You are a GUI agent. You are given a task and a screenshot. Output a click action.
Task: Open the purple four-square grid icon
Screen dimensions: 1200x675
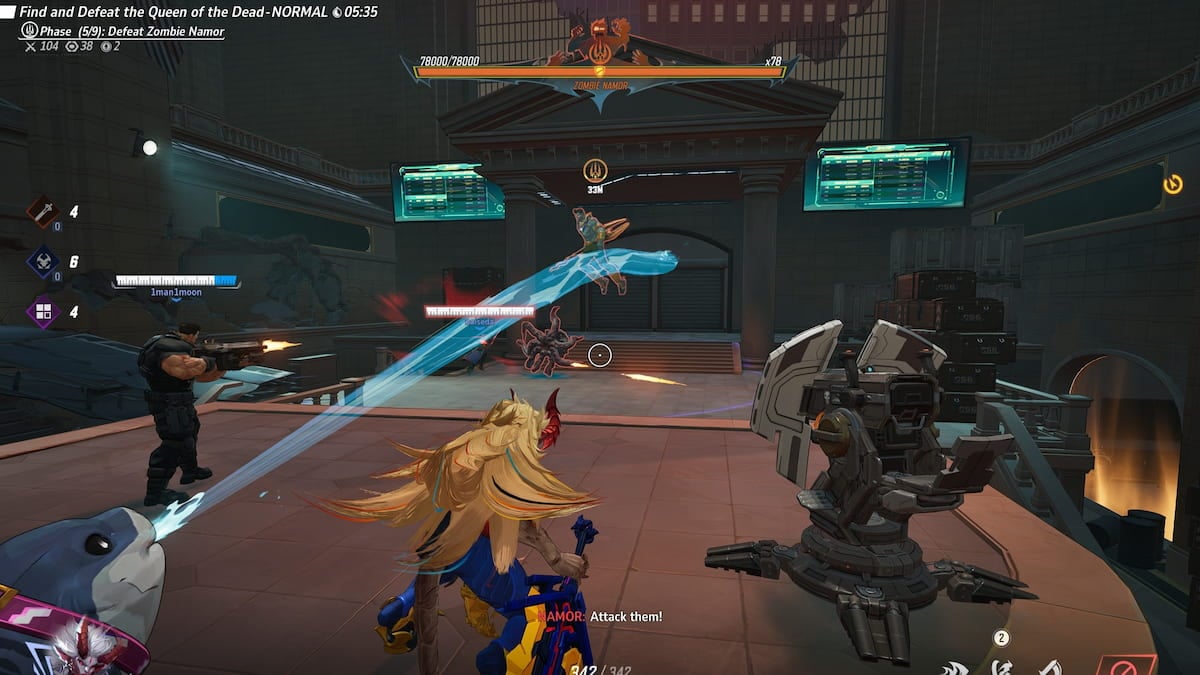43,311
